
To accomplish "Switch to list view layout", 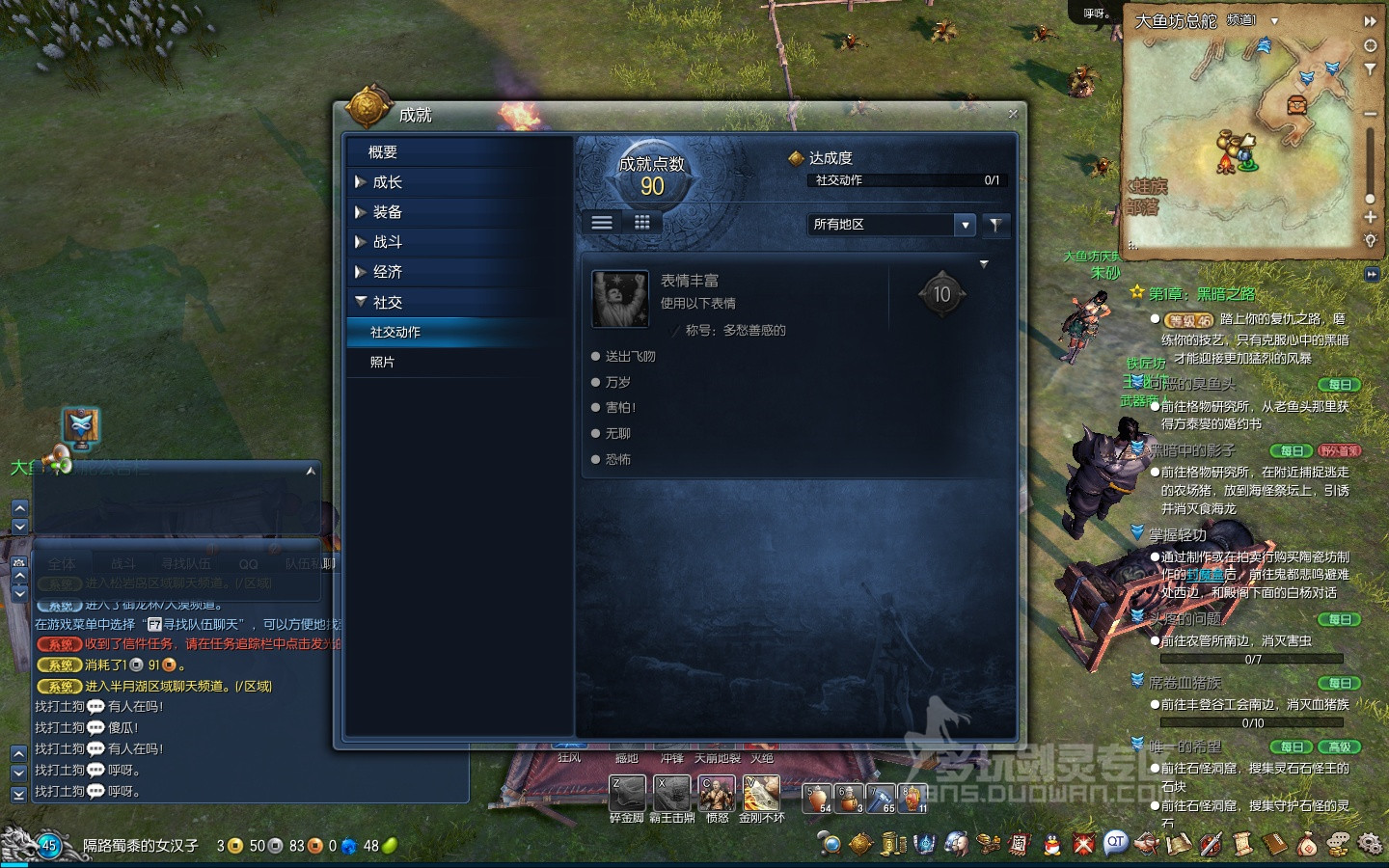I will (602, 223).
